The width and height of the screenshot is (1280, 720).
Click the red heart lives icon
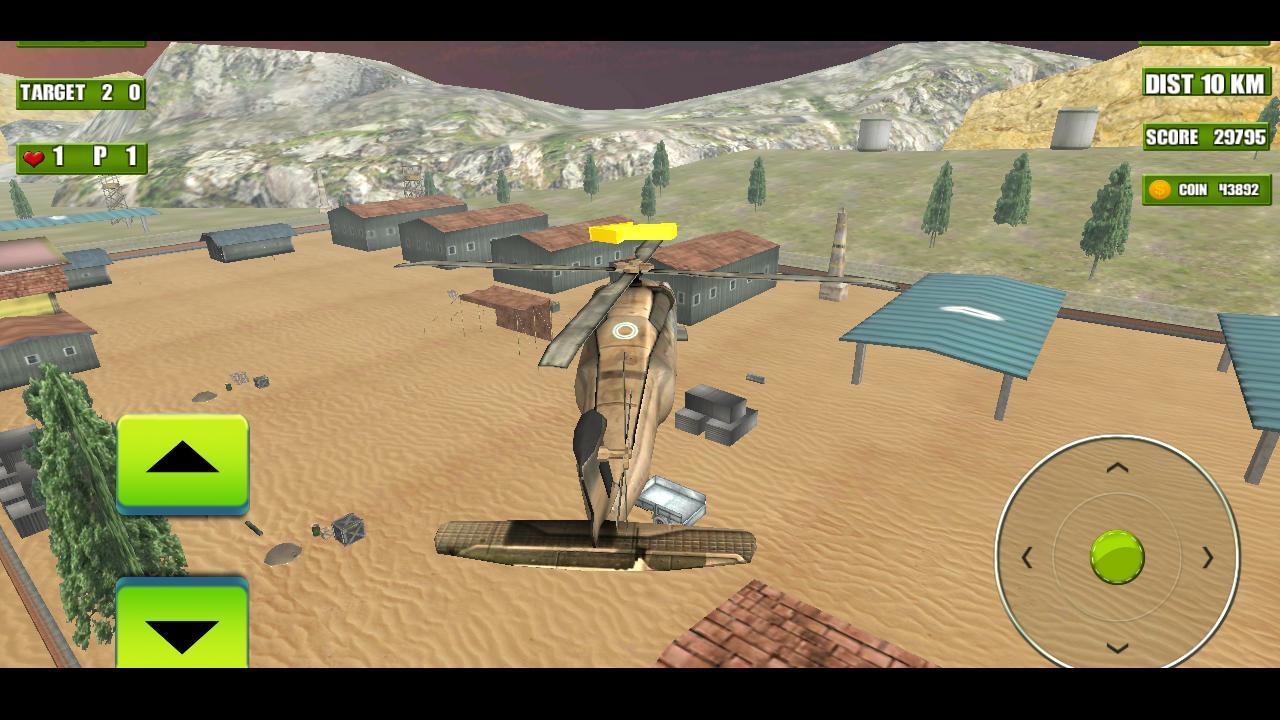[33, 157]
